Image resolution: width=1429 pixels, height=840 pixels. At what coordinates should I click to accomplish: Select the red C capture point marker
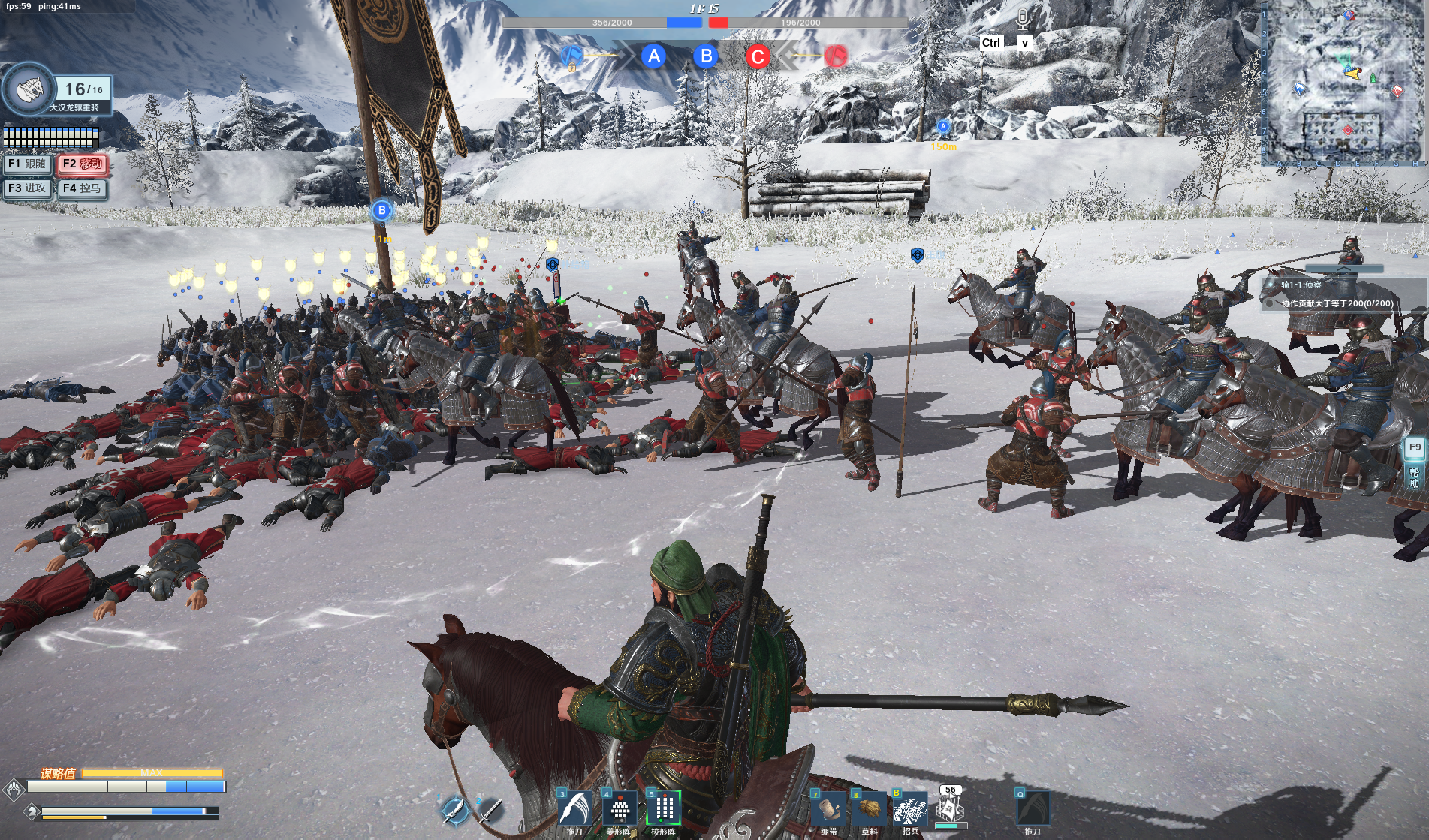click(758, 56)
